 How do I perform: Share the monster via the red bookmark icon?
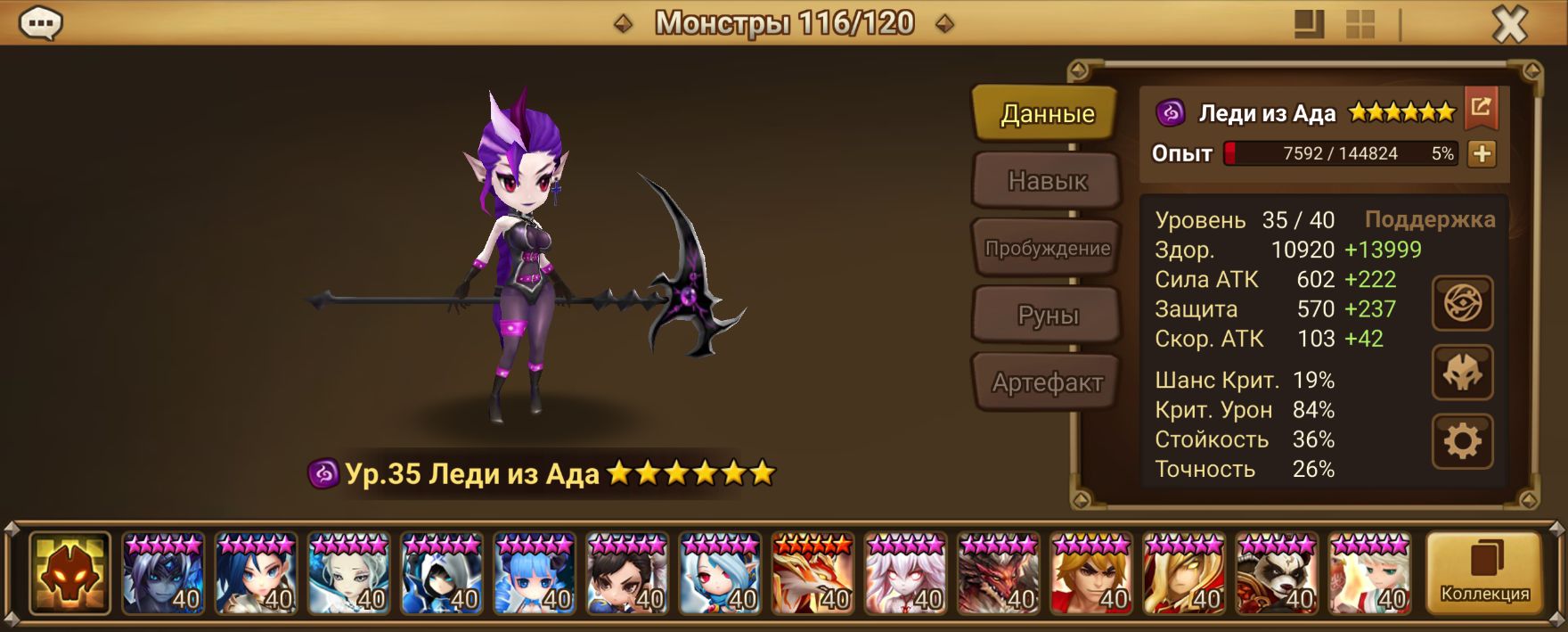click(x=1481, y=108)
